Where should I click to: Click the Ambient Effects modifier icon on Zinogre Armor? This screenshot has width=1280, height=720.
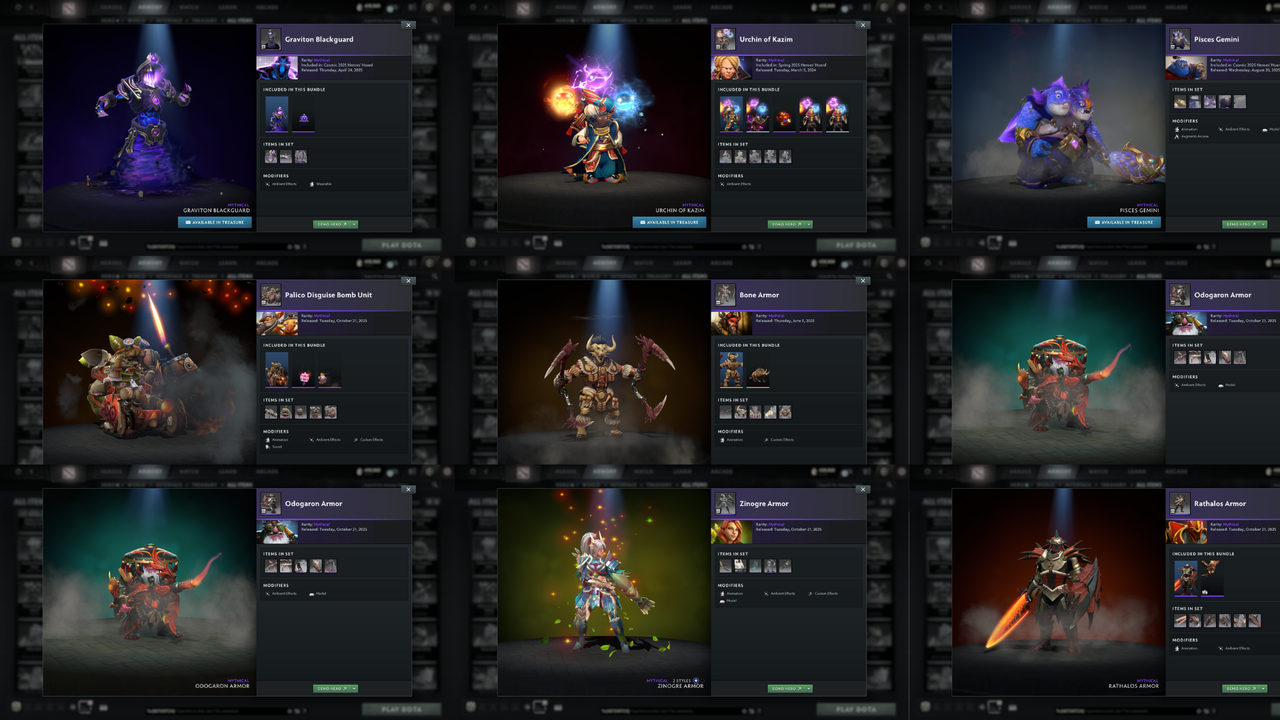tap(766, 594)
